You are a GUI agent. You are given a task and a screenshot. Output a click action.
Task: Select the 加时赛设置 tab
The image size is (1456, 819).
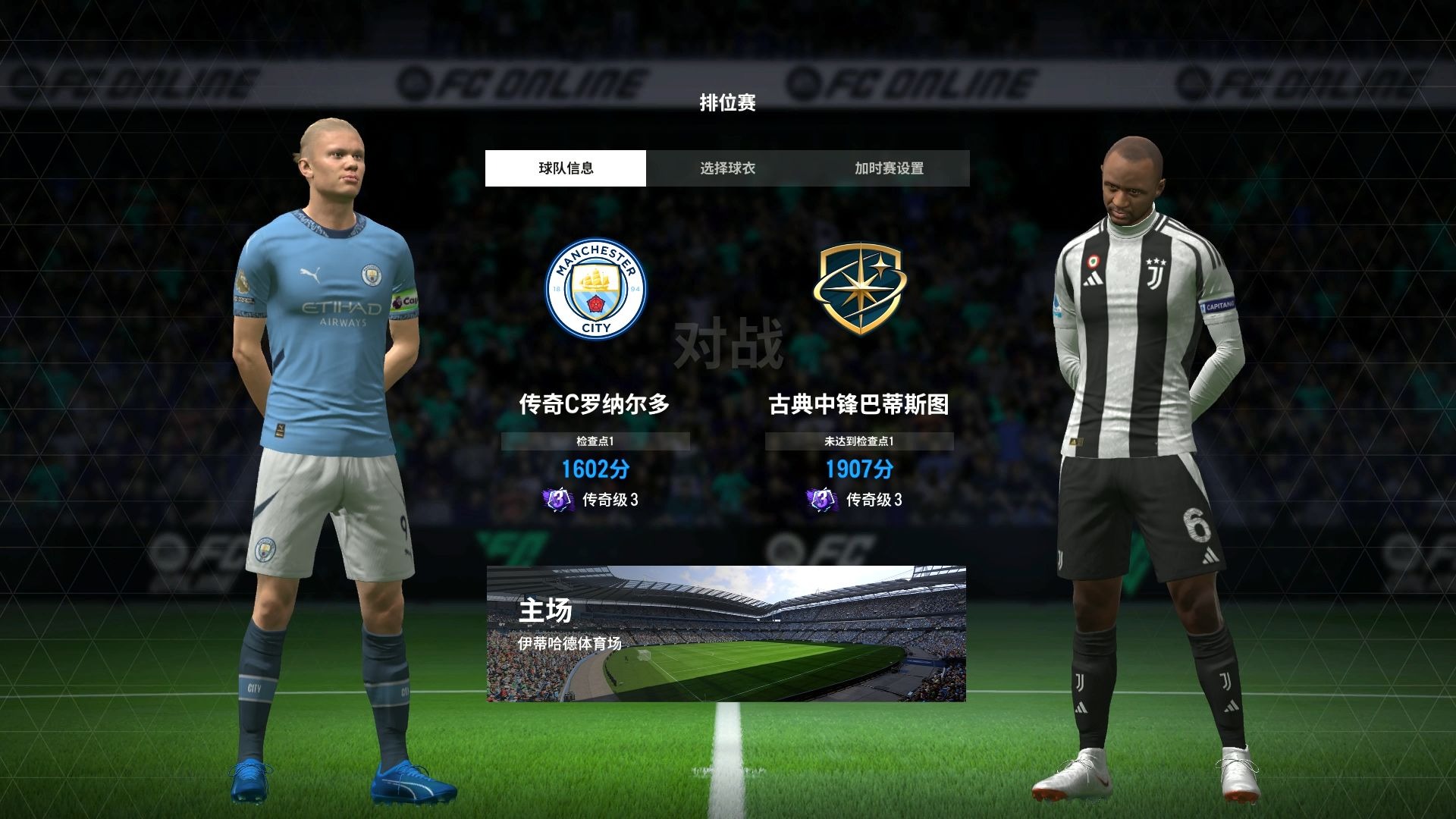(x=889, y=168)
